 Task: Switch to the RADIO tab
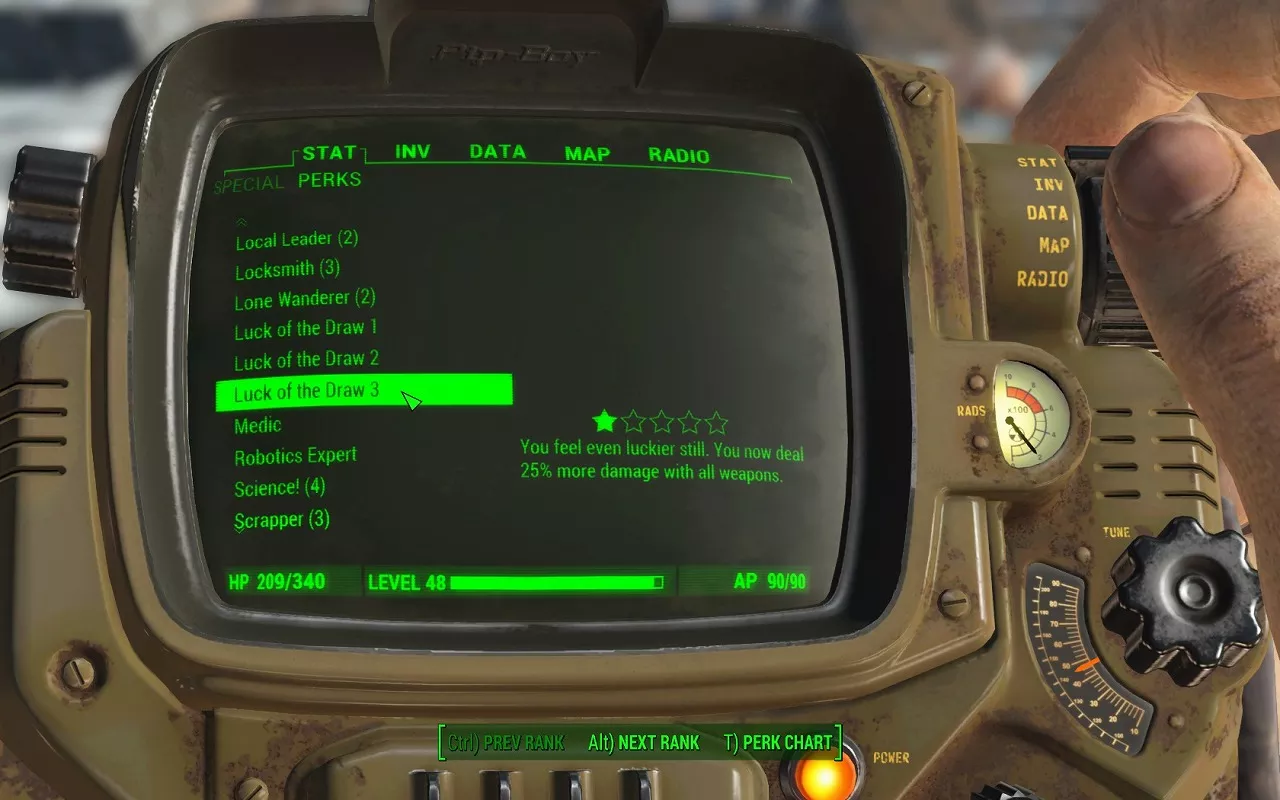(678, 156)
